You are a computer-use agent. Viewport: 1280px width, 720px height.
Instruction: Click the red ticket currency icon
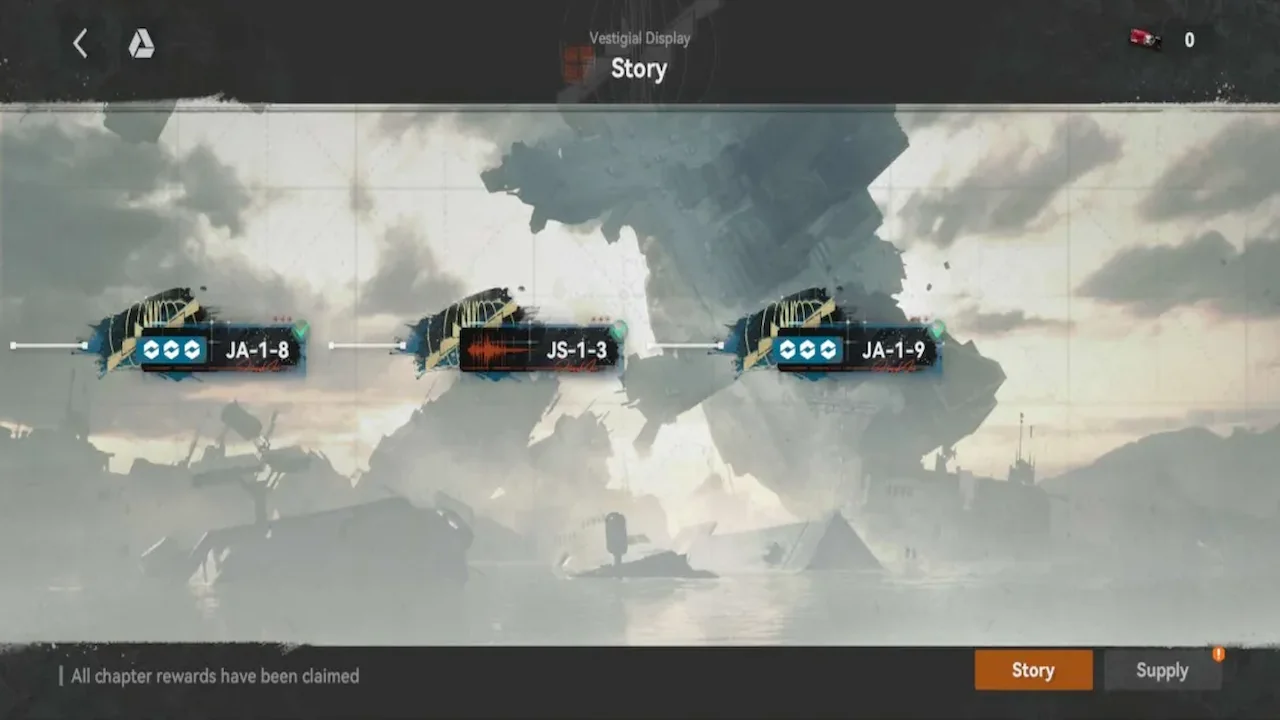click(1145, 40)
